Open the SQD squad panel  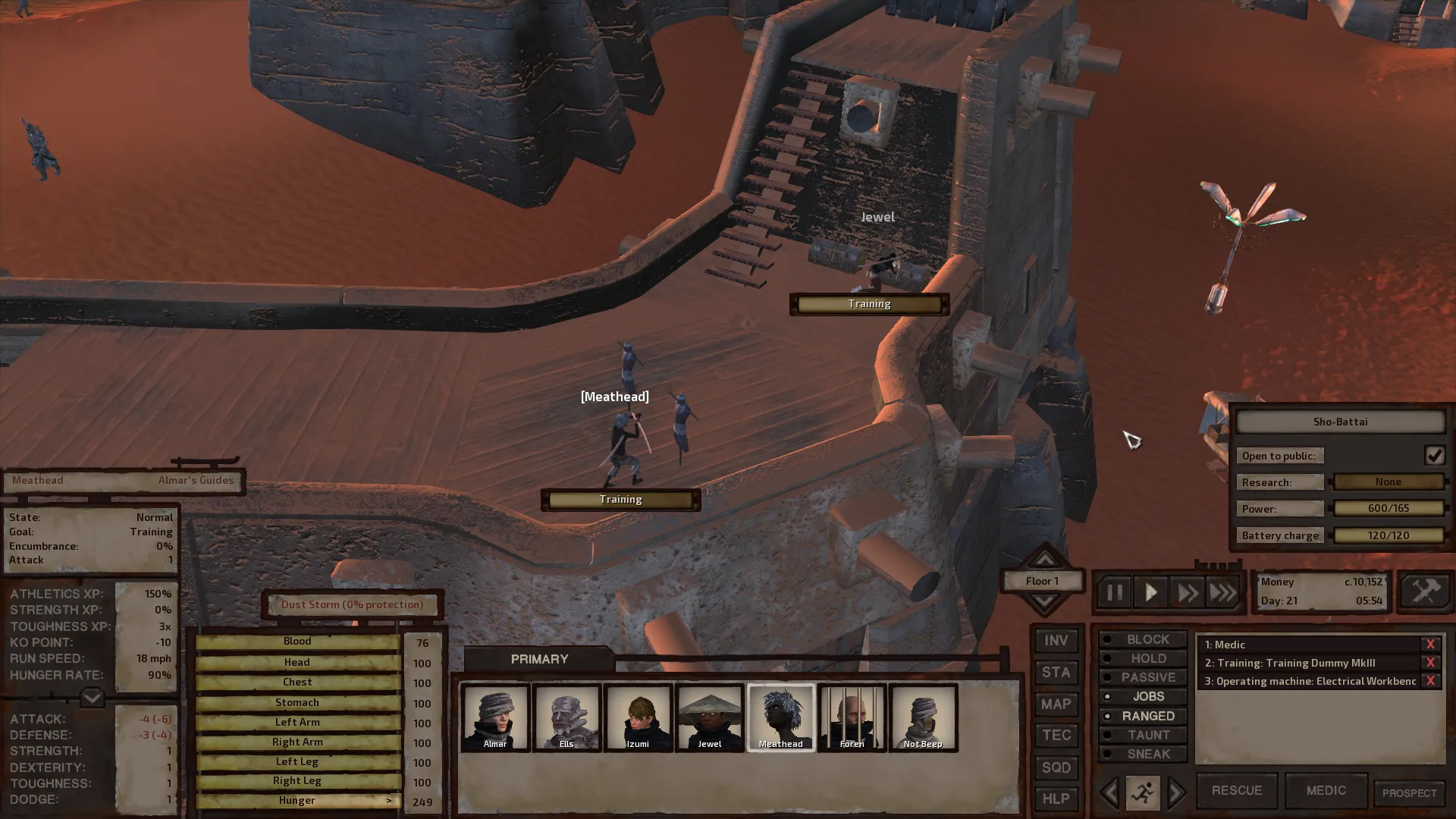coord(1056,767)
